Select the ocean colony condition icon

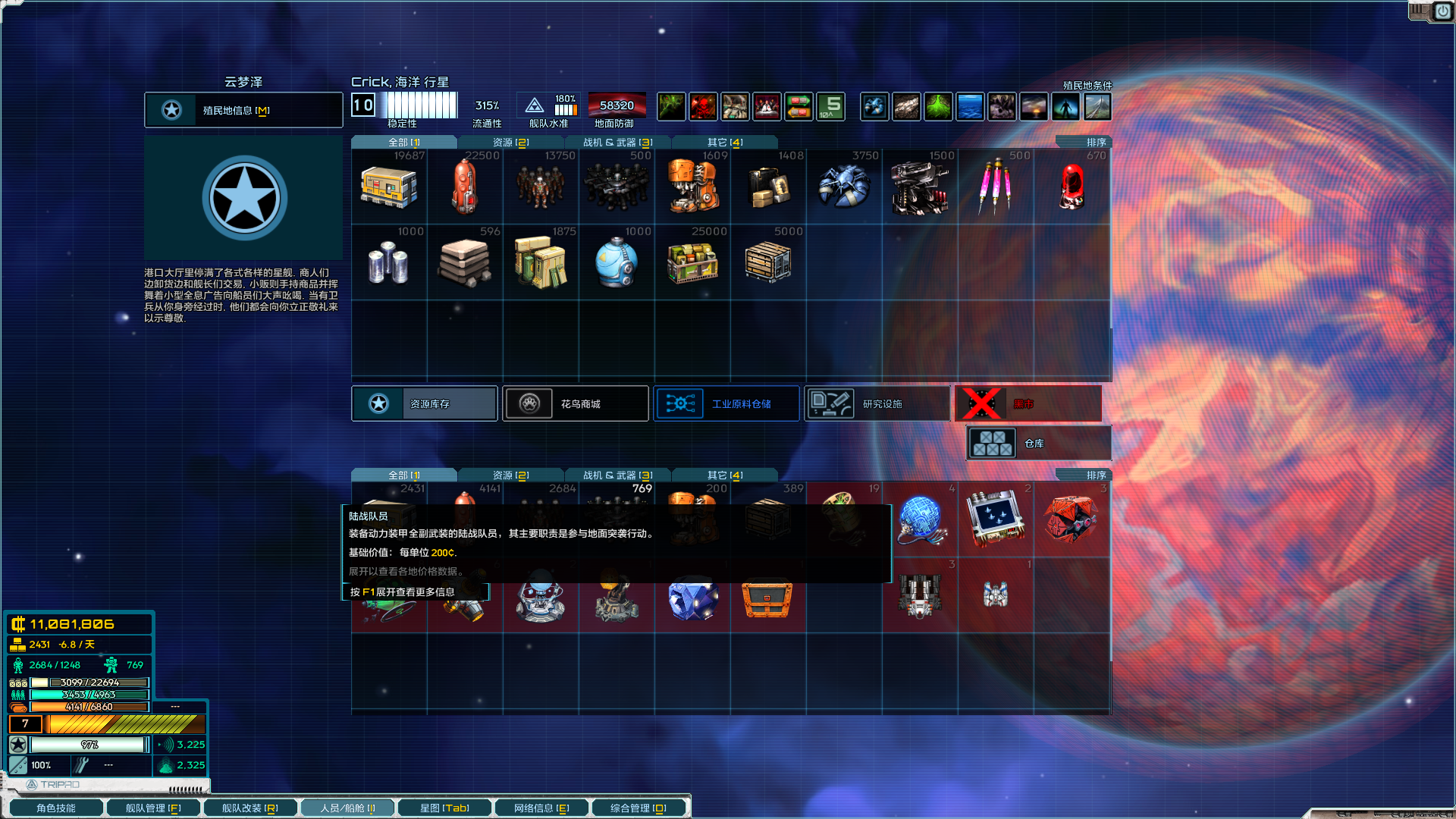pyautogui.click(x=971, y=106)
